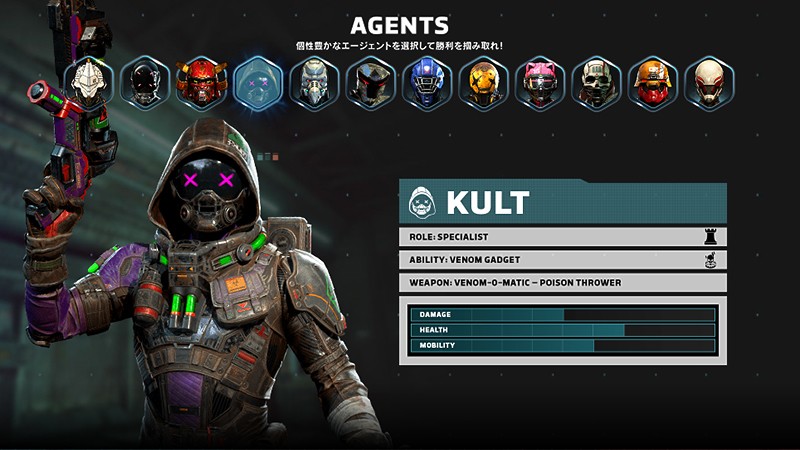Select the orange hard-hat agent
The width and height of the screenshot is (800, 450).
tap(653, 83)
